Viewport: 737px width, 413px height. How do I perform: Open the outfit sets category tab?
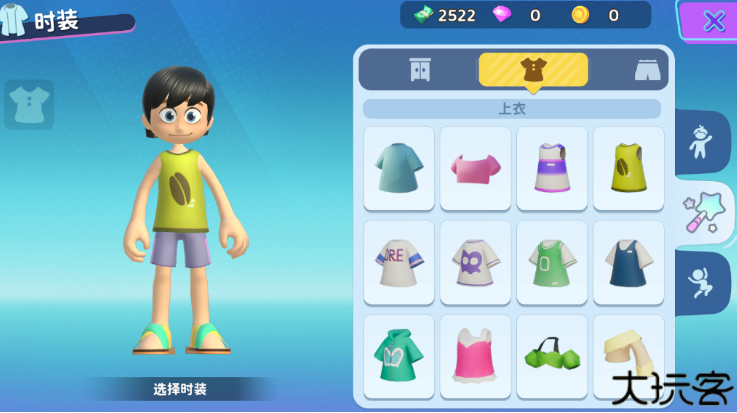(x=420, y=70)
